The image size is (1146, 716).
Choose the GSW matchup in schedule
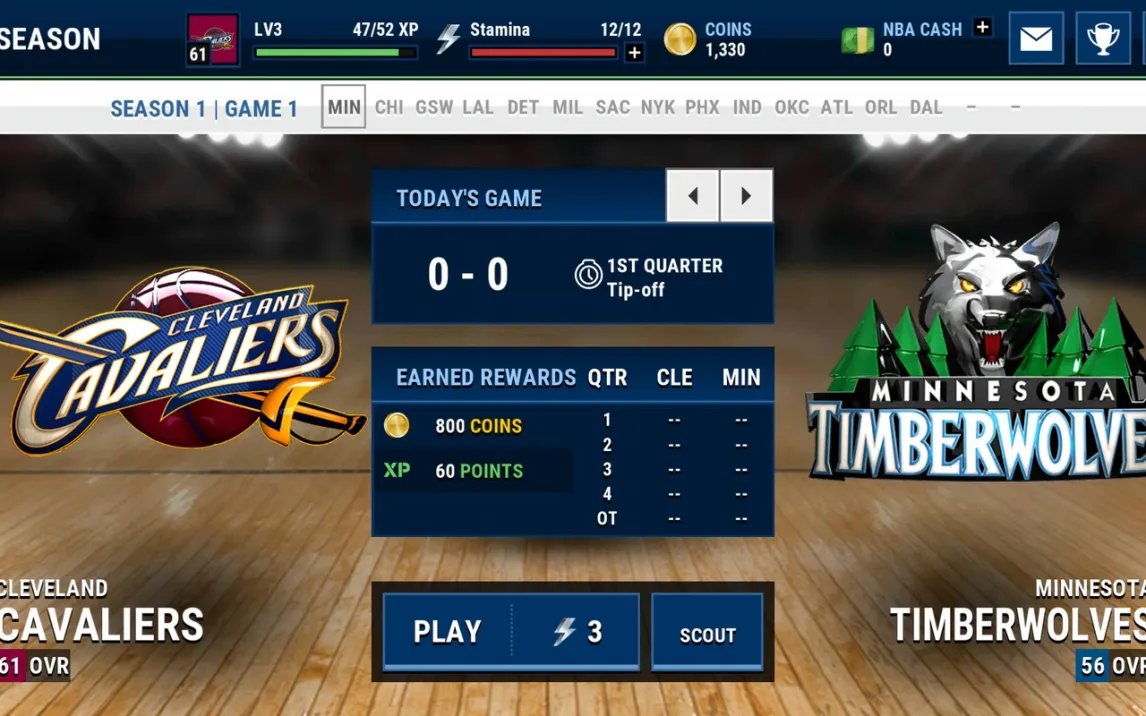coord(434,107)
